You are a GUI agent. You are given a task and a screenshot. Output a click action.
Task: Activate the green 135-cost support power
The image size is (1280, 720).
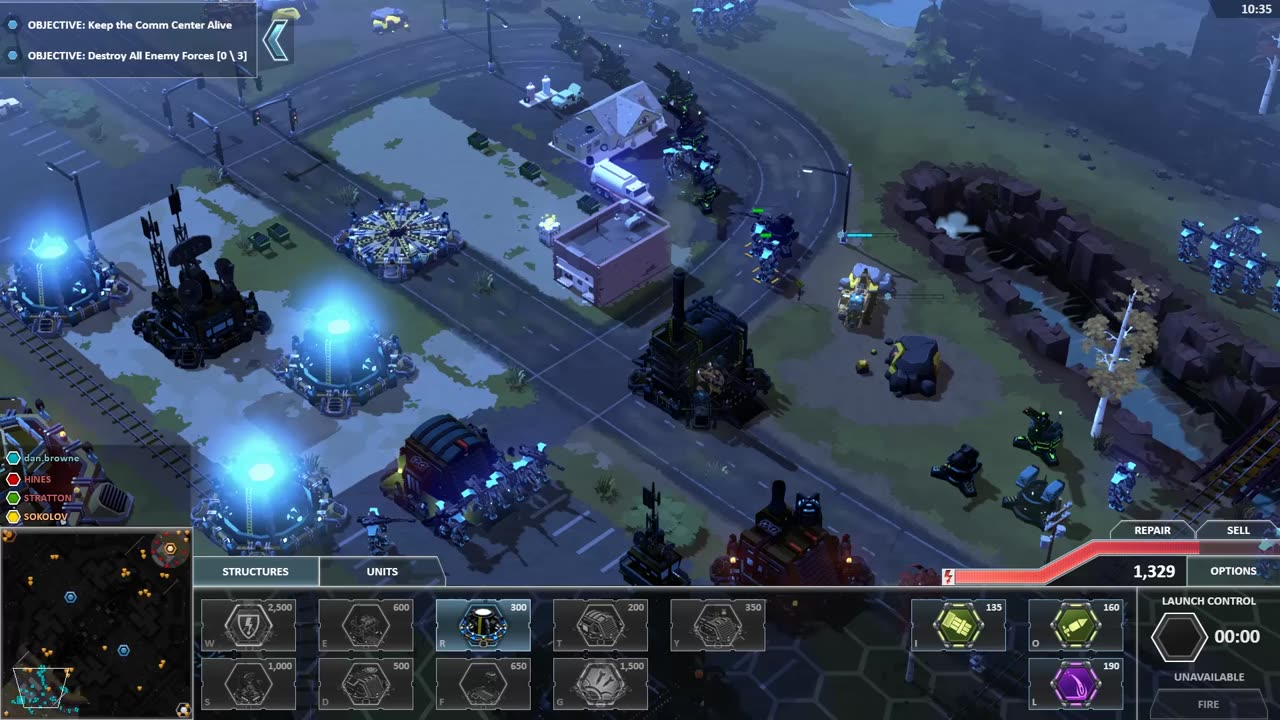pos(958,626)
